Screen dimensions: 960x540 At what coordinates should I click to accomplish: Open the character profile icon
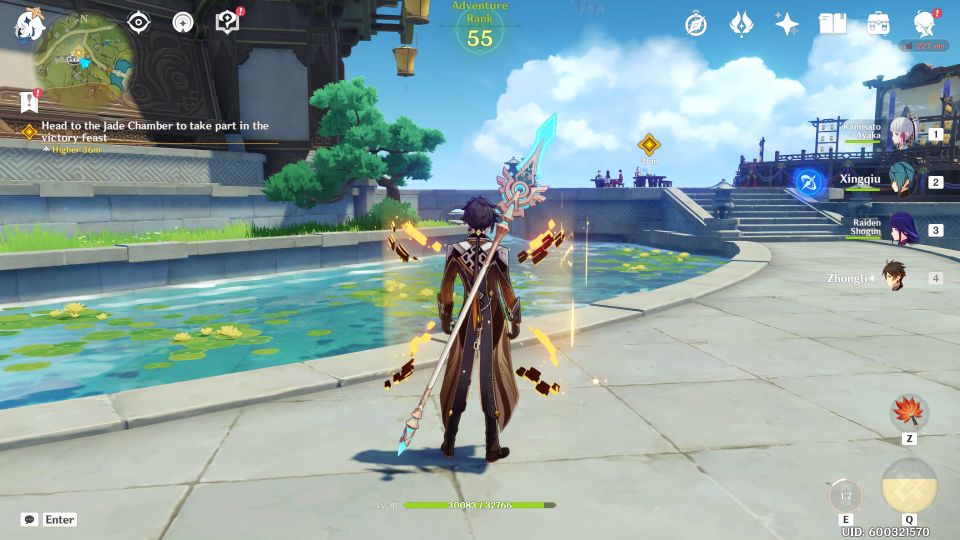click(x=925, y=24)
